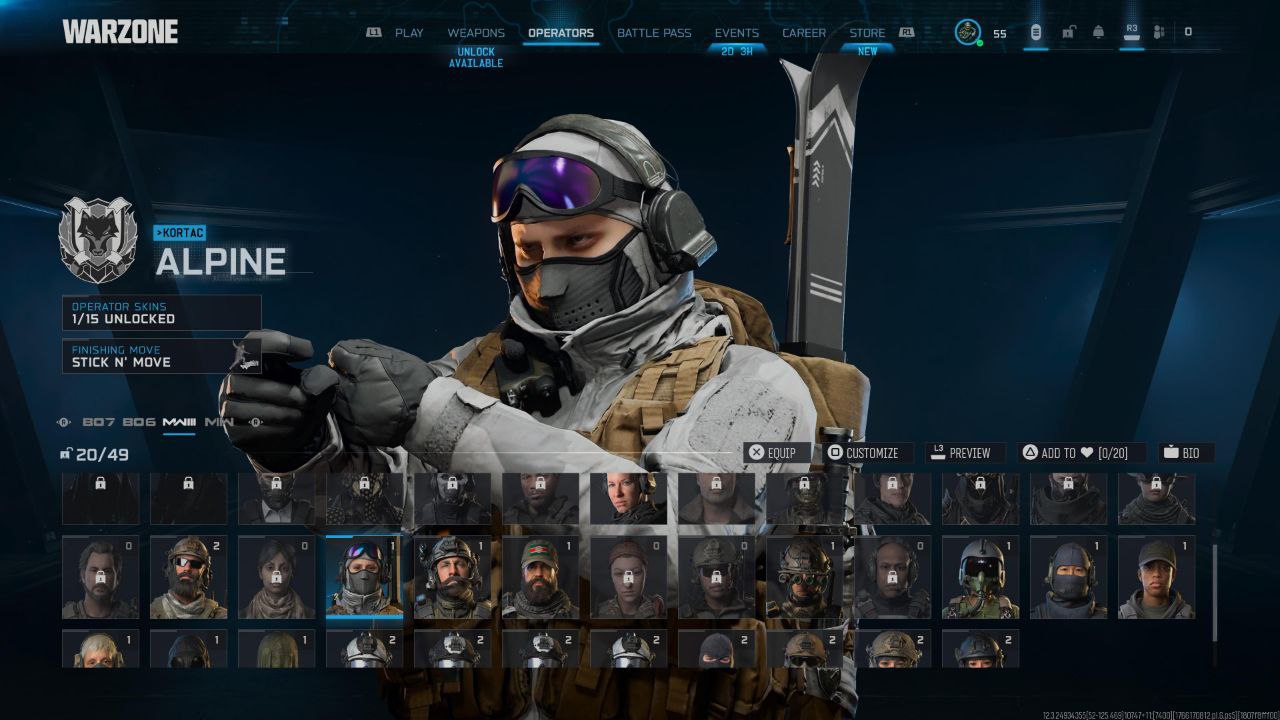Open Operator Skins 1/15 unlocked panel
Screen dimensions: 1280x720
pos(161,312)
